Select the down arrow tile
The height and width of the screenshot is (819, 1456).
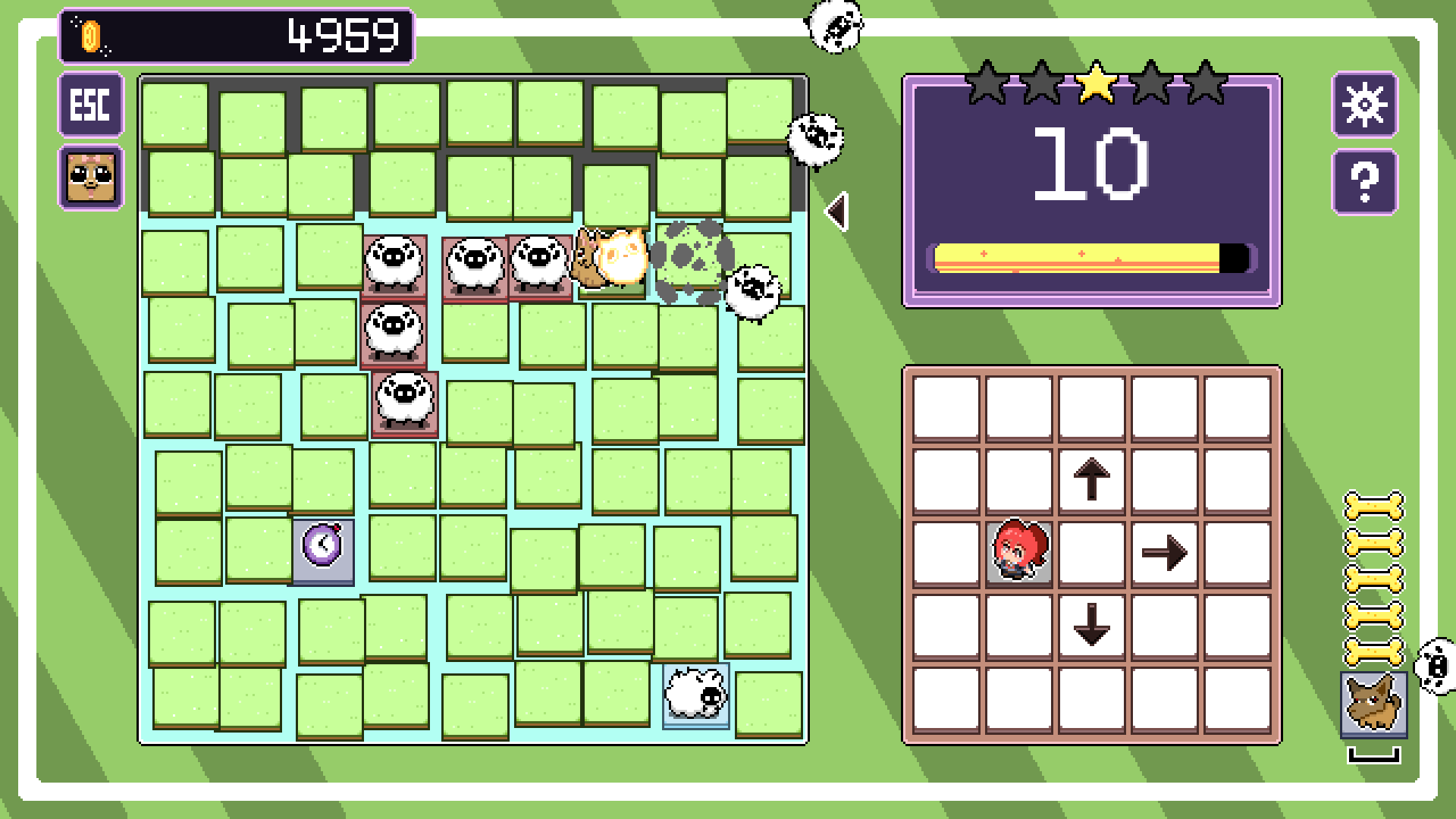pos(1091,626)
